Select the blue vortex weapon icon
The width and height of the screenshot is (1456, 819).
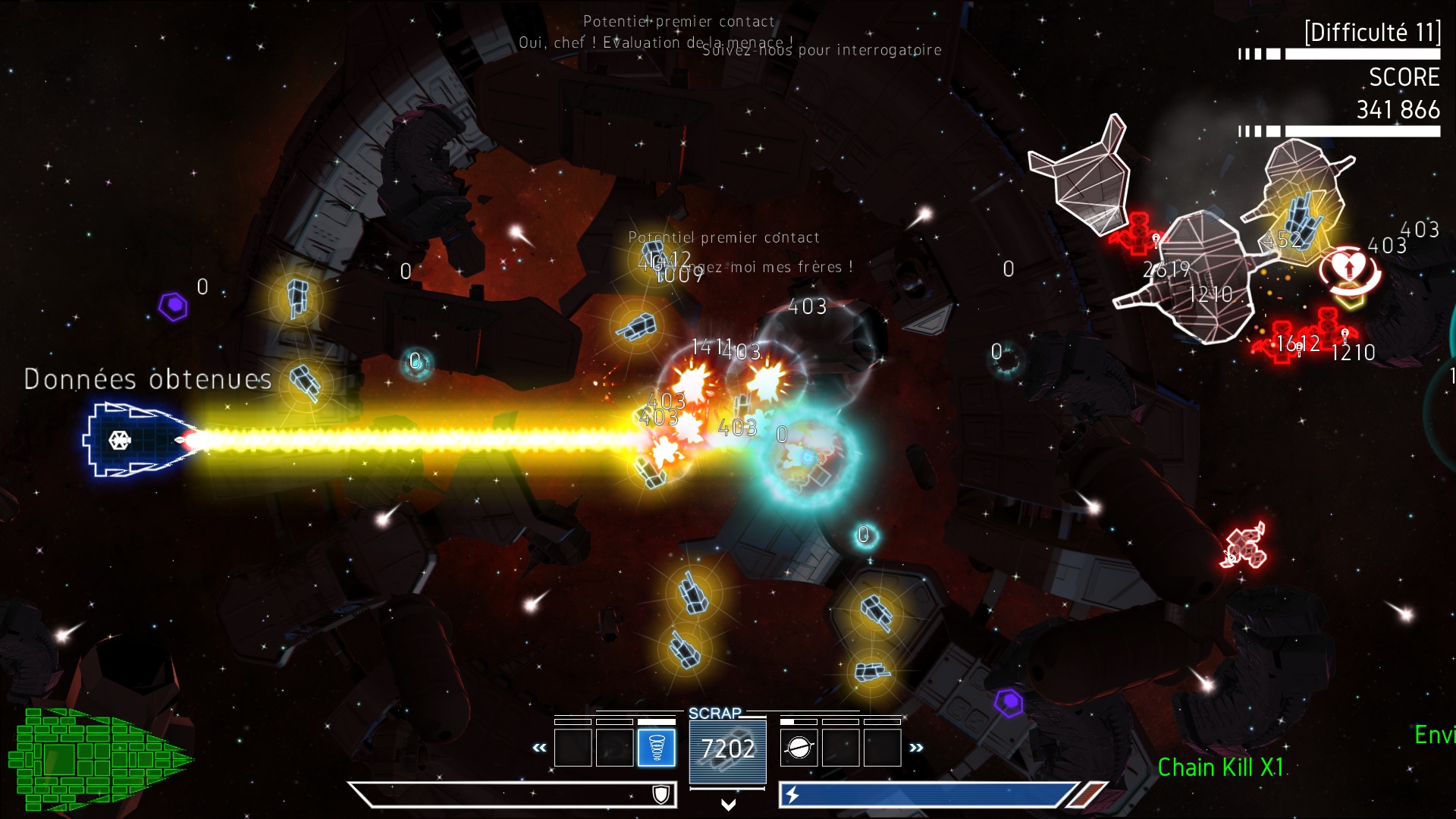coord(657,746)
